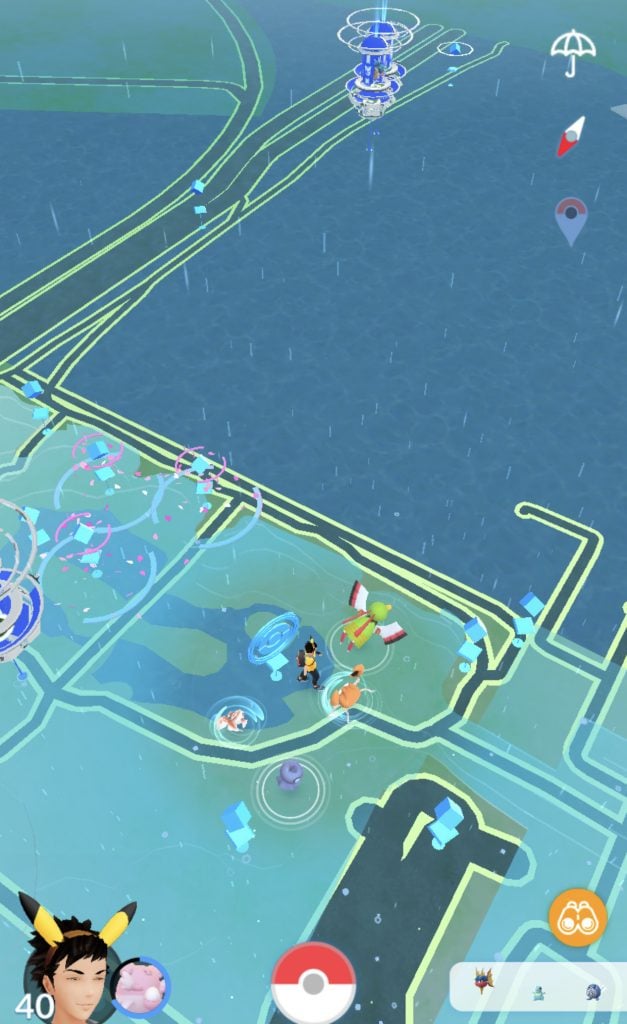The image size is (627, 1024).
Task: Tap the umbrella rainy weather icon
Action: (573, 50)
